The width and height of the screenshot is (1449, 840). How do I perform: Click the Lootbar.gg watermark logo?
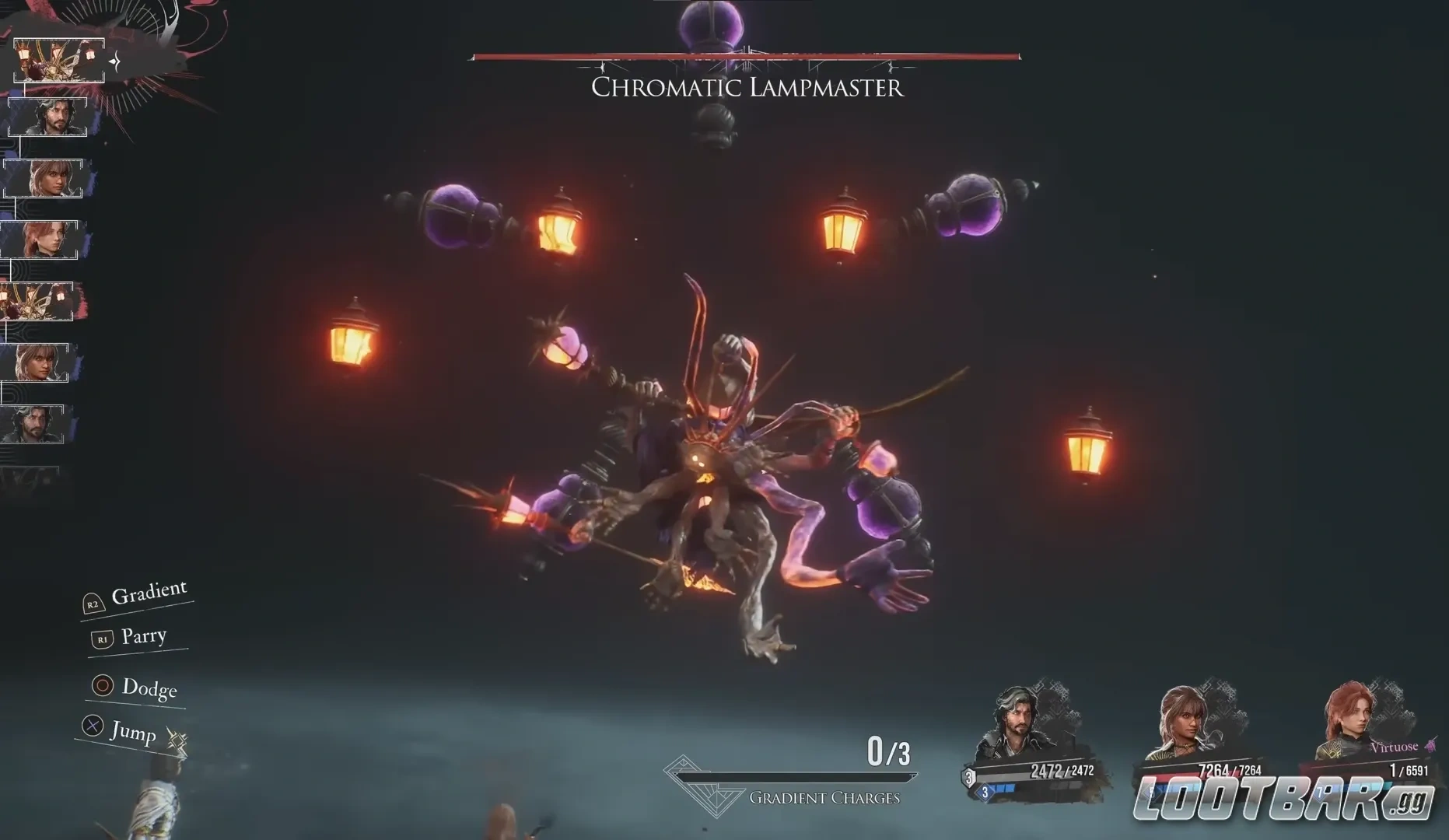pos(1283,799)
